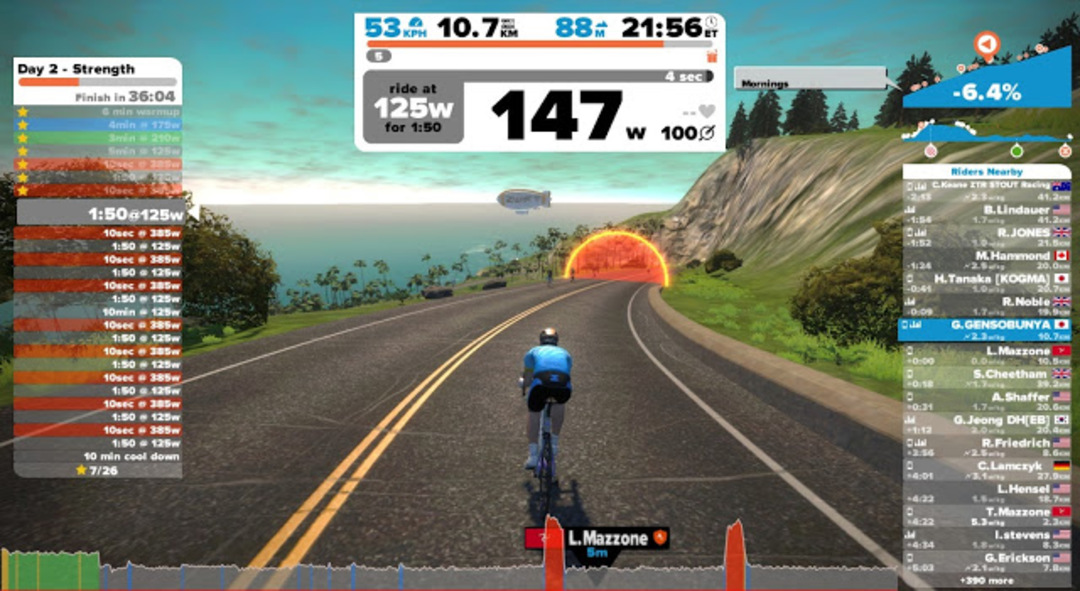The width and height of the screenshot is (1080, 591).
Task: Click the -6.4% gradient panel
Action: click(986, 93)
